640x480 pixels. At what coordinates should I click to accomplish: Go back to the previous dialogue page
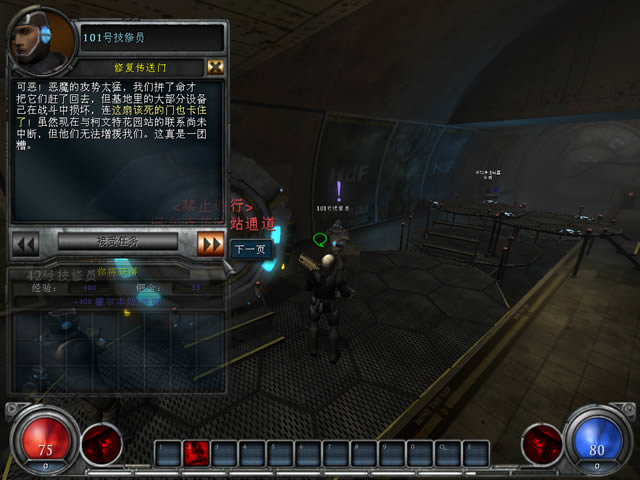(x=25, y=243)
